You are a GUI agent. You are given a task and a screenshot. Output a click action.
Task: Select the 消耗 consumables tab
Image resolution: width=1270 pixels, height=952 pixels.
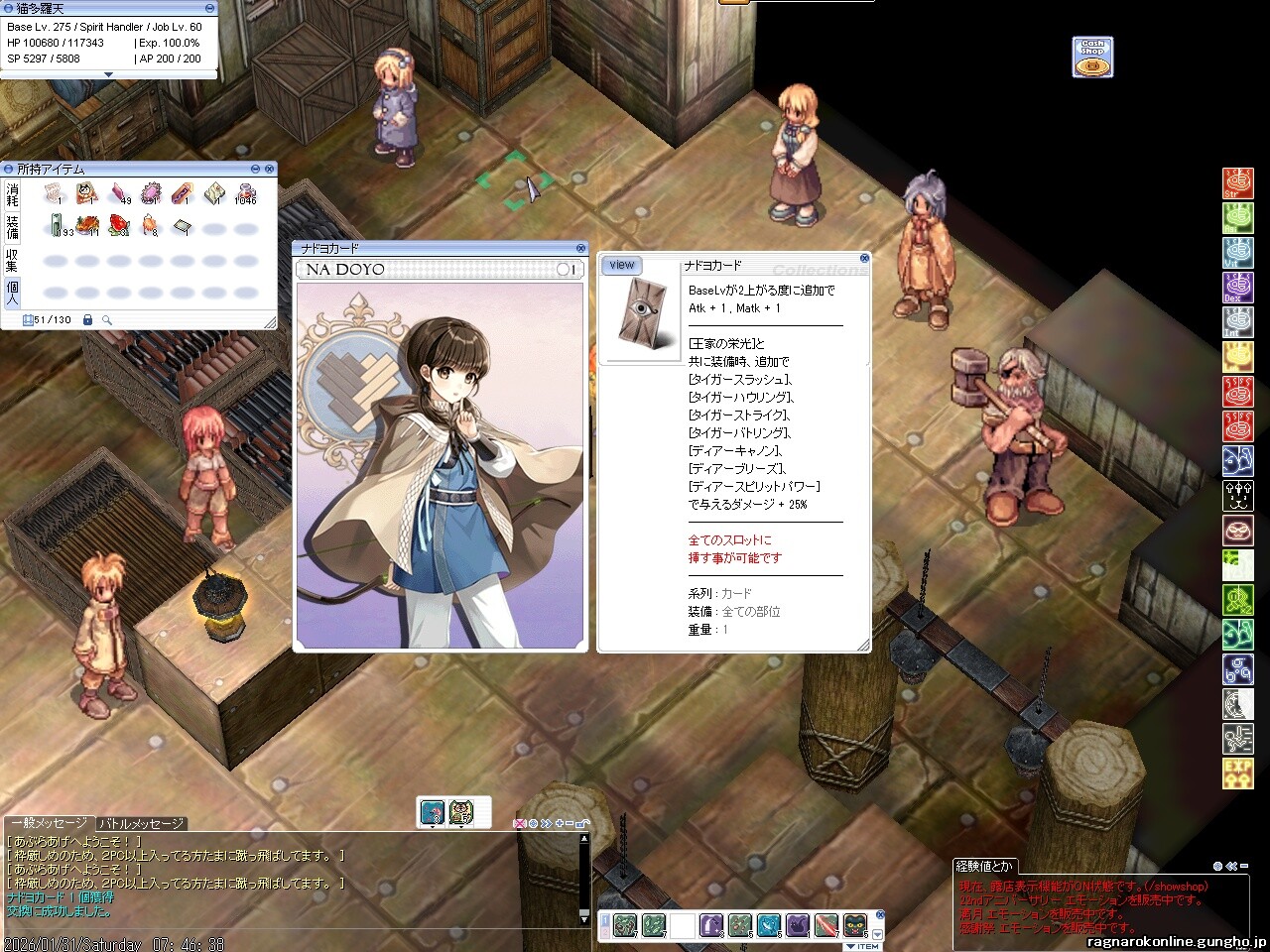pyautogui.click(x=13, y=193)
